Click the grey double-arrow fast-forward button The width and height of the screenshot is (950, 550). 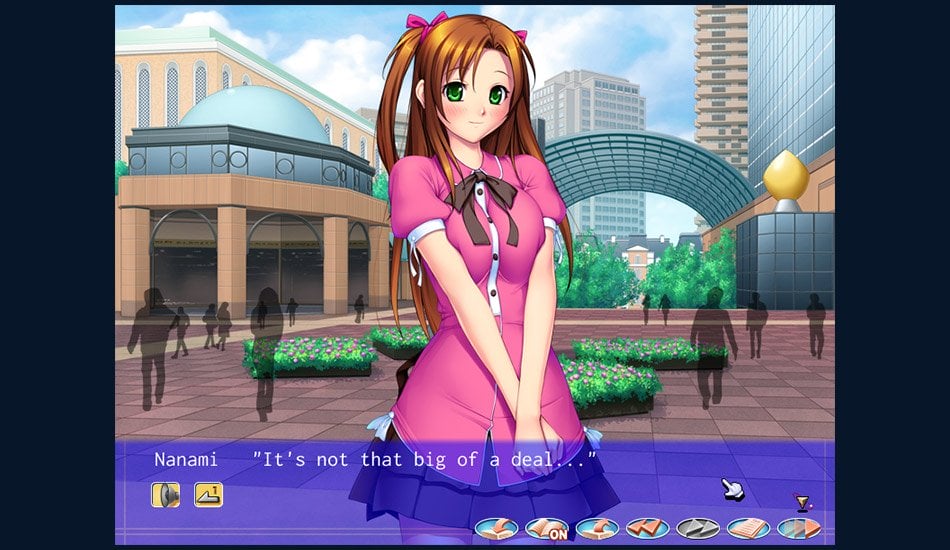698,528
